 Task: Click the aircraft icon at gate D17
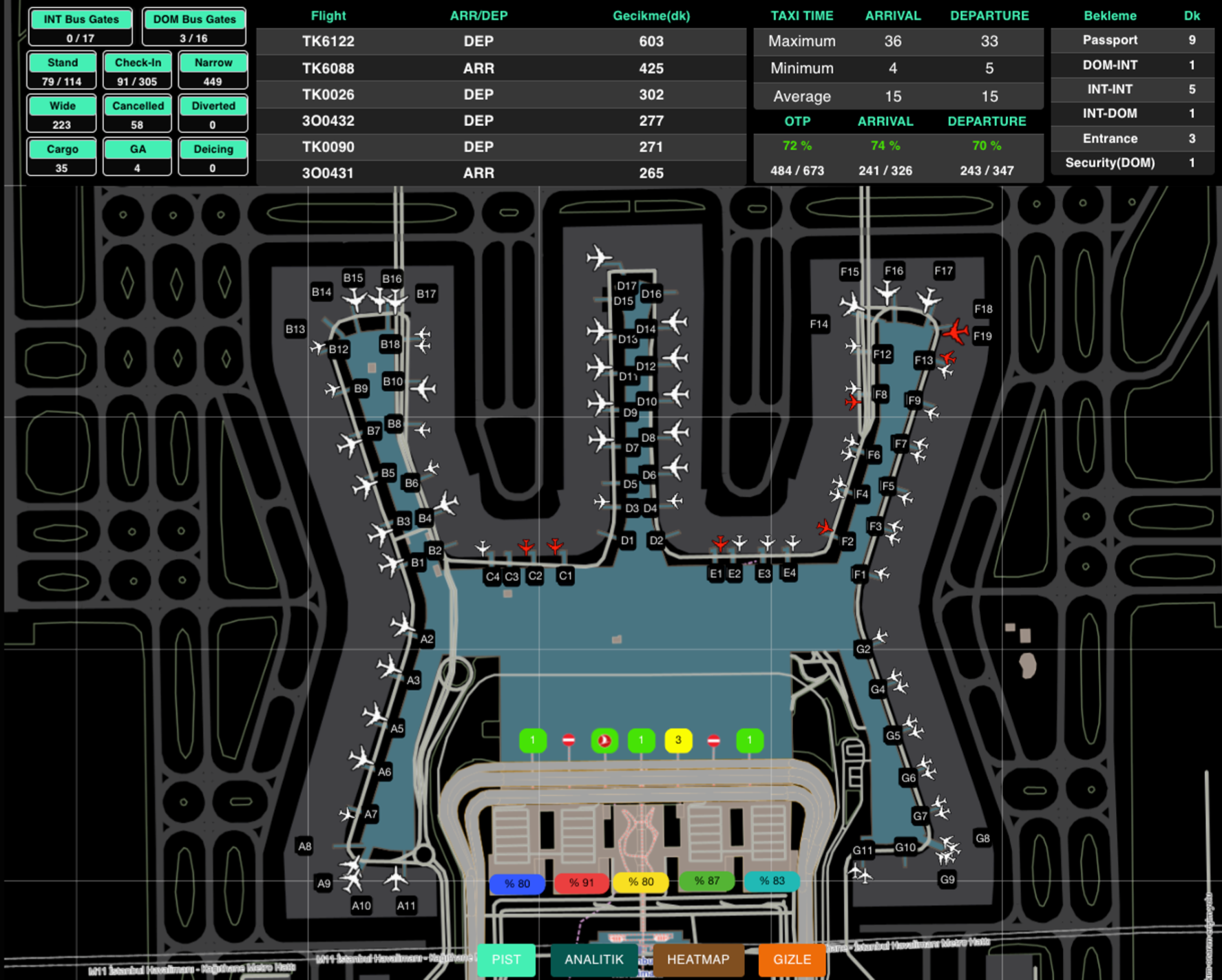coord(598,255)
